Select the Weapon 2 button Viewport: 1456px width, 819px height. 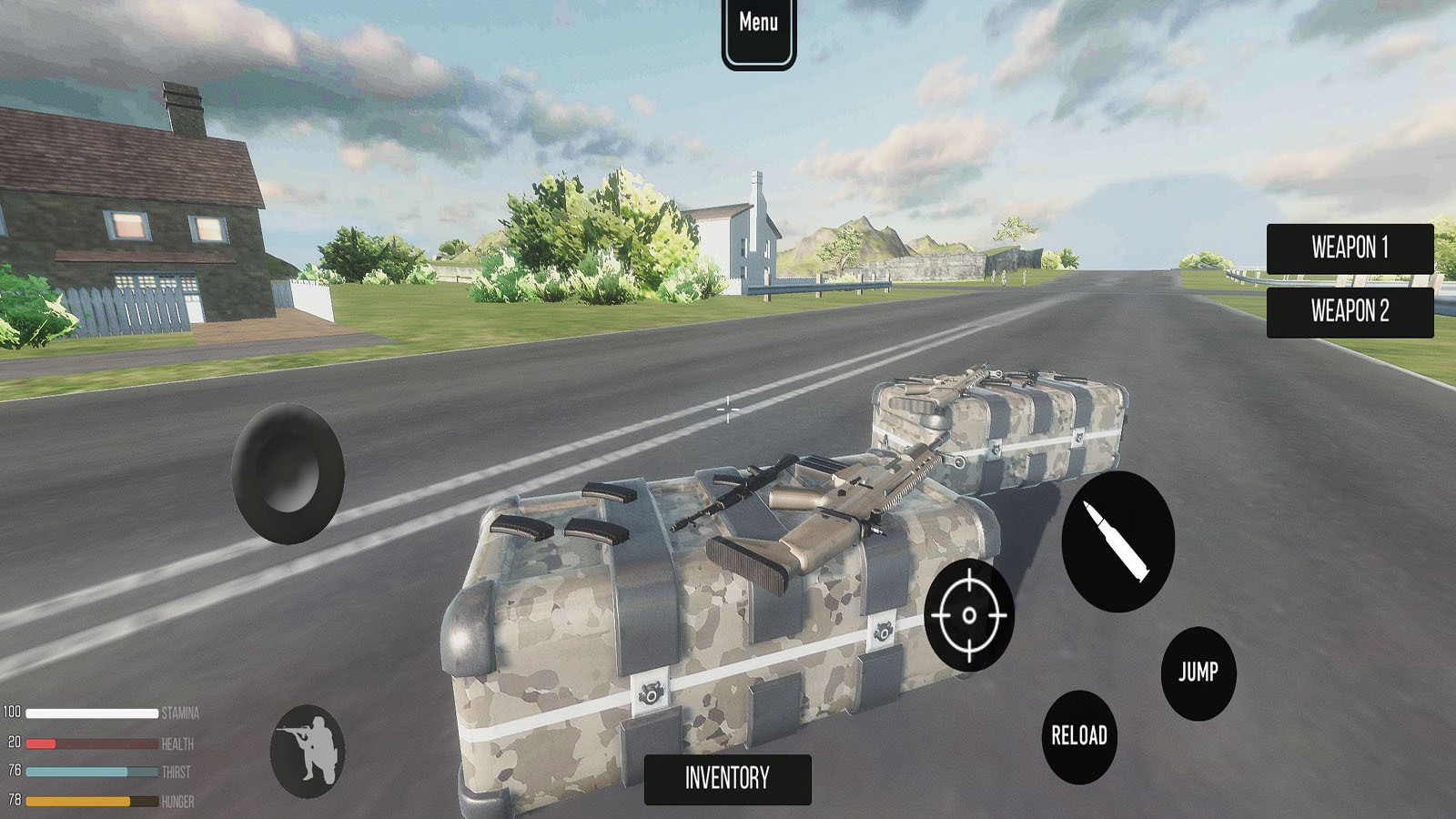click(x=1350, y=311)
